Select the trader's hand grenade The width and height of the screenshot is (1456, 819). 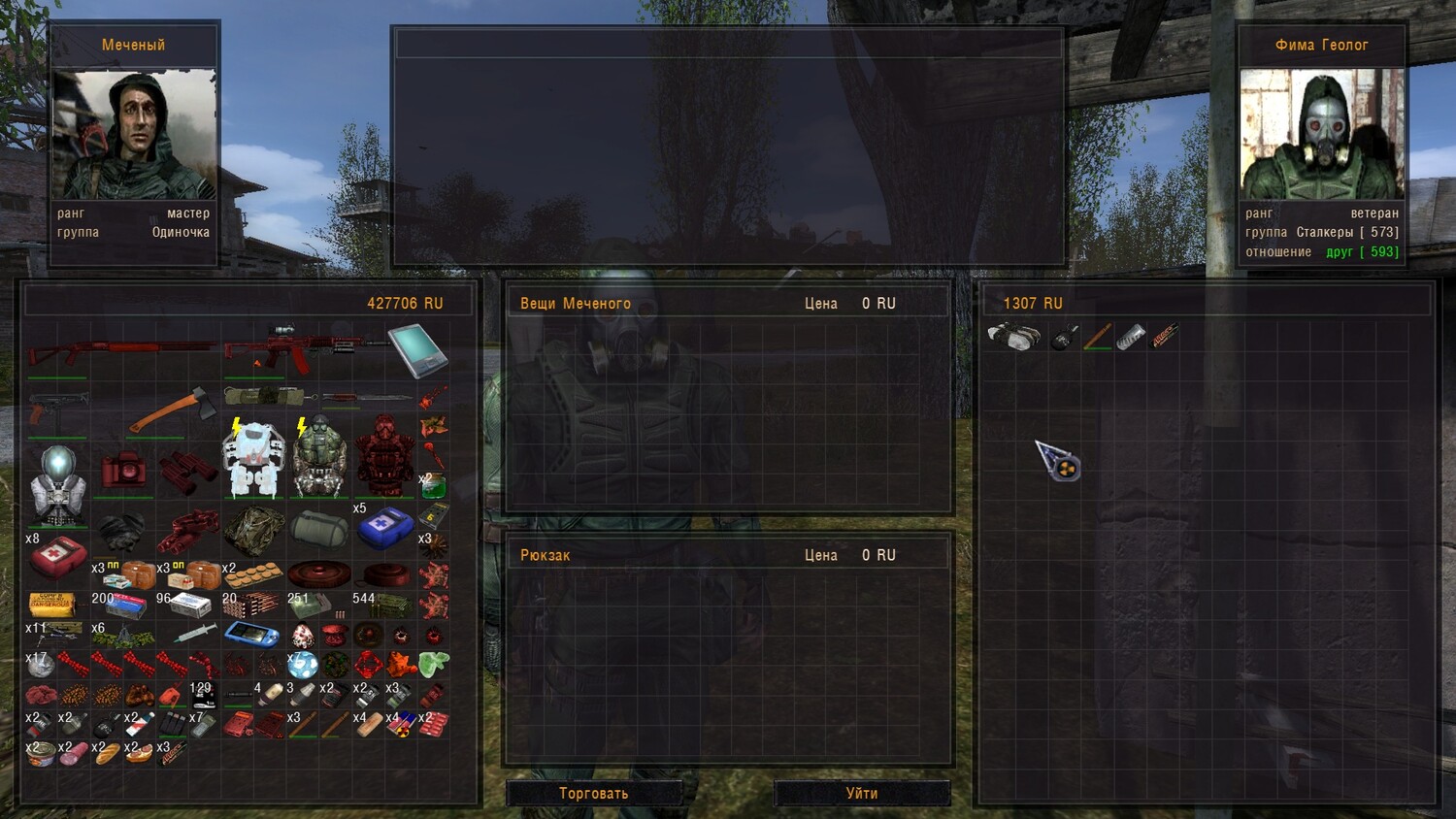tap(1064, 338)
